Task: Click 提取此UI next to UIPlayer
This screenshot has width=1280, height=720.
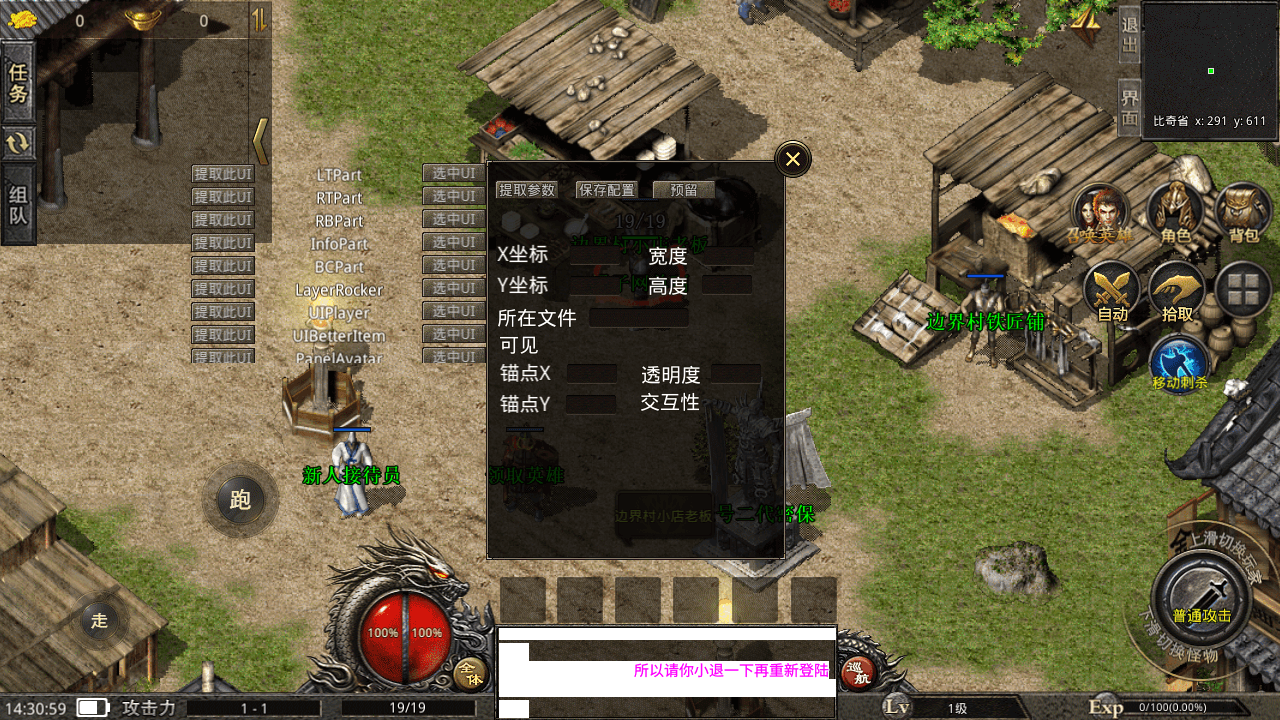Action: [222, 311]
